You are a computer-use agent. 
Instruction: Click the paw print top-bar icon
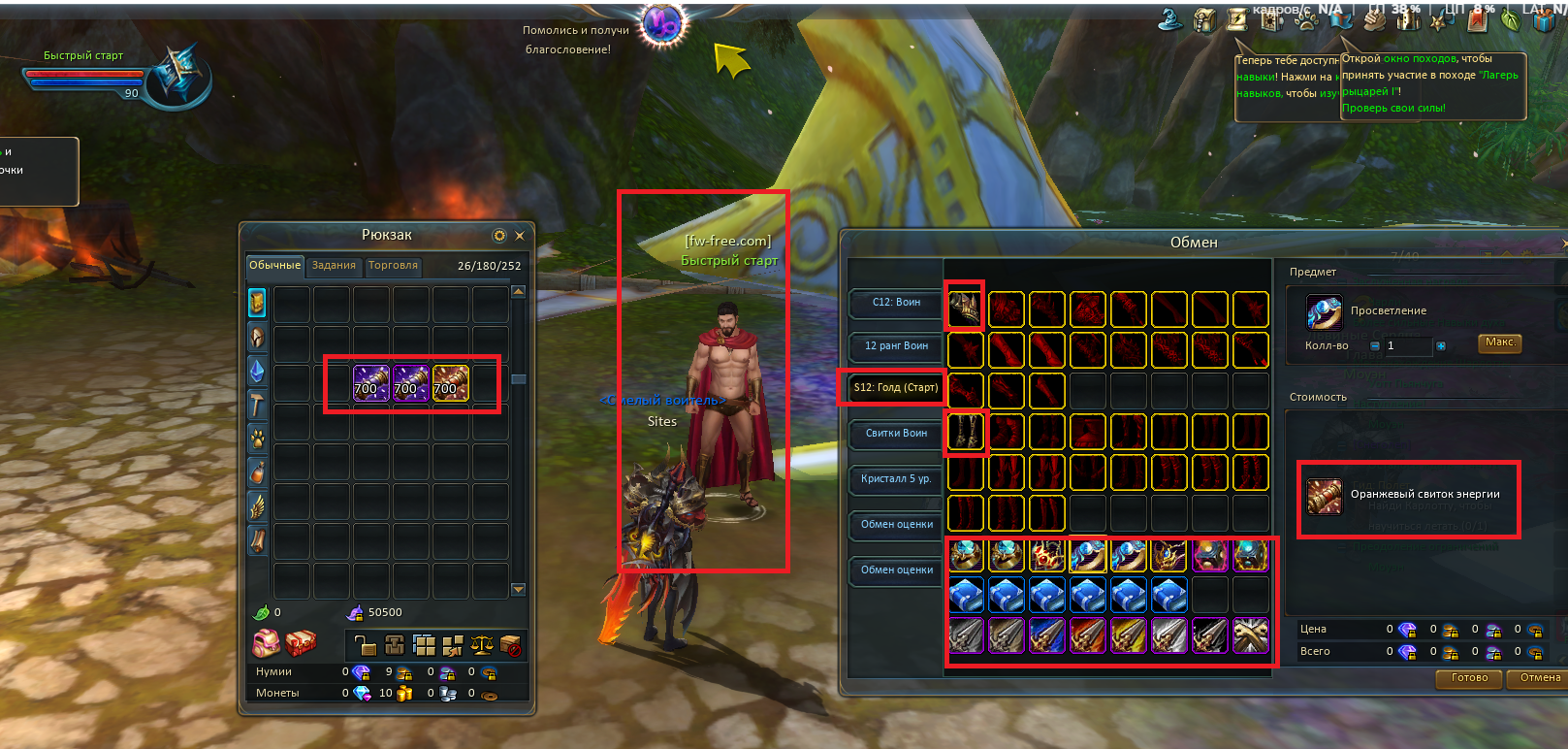coord(1304,17)
